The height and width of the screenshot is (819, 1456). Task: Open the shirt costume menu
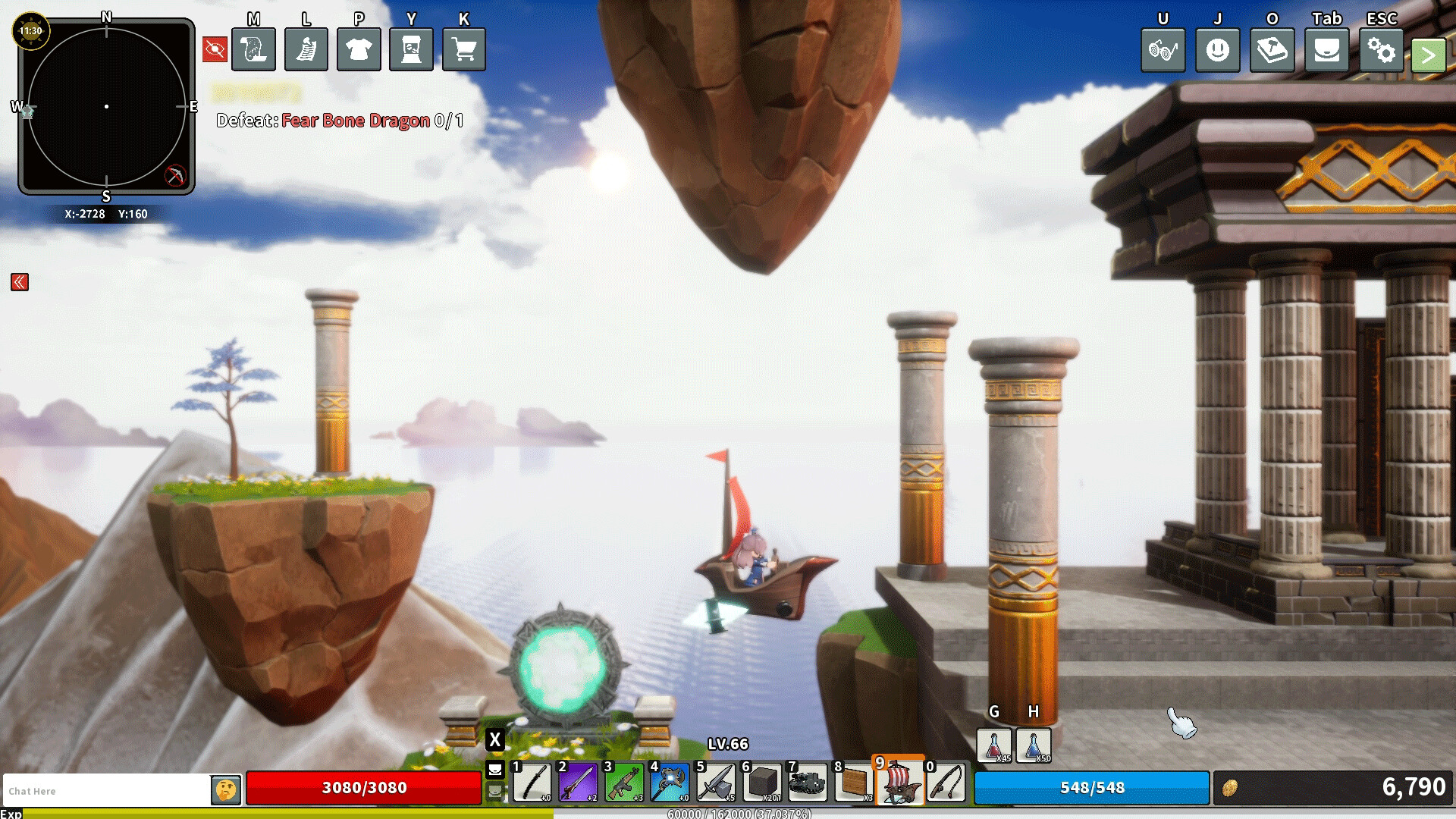click(359, 50)
